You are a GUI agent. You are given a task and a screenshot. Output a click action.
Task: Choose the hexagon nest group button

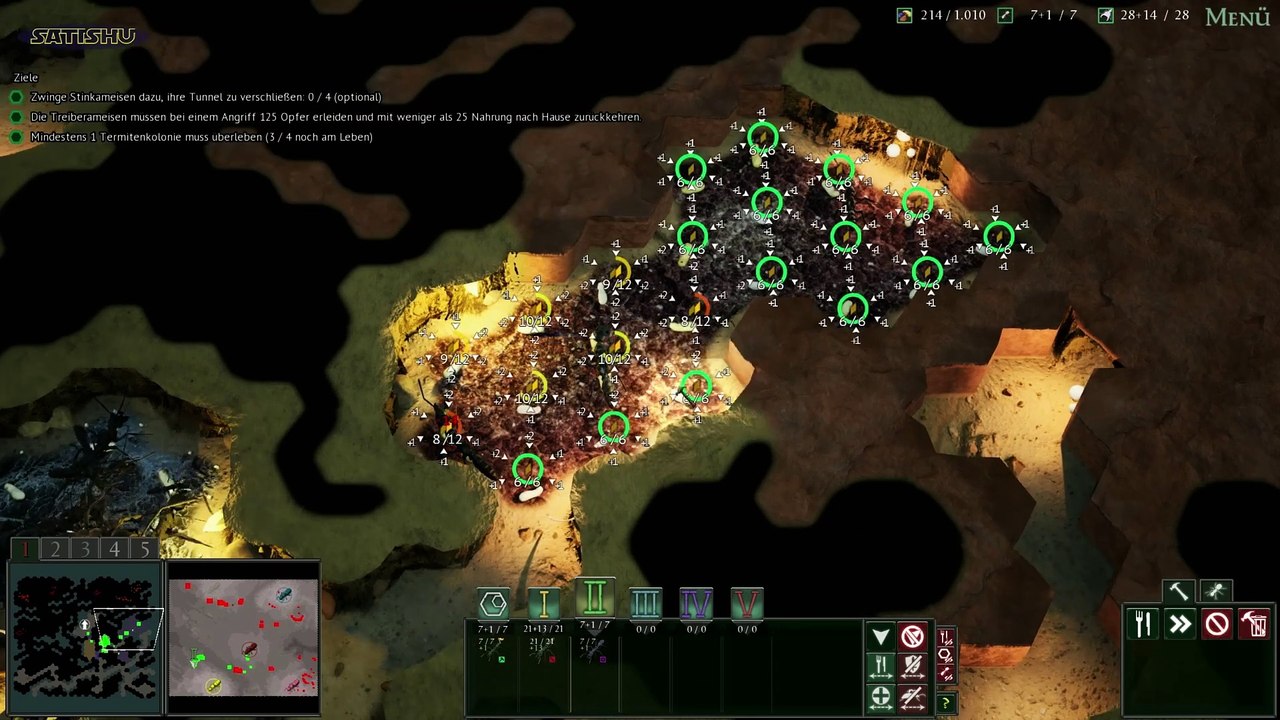pyautogui.click(x=493, y=603)
